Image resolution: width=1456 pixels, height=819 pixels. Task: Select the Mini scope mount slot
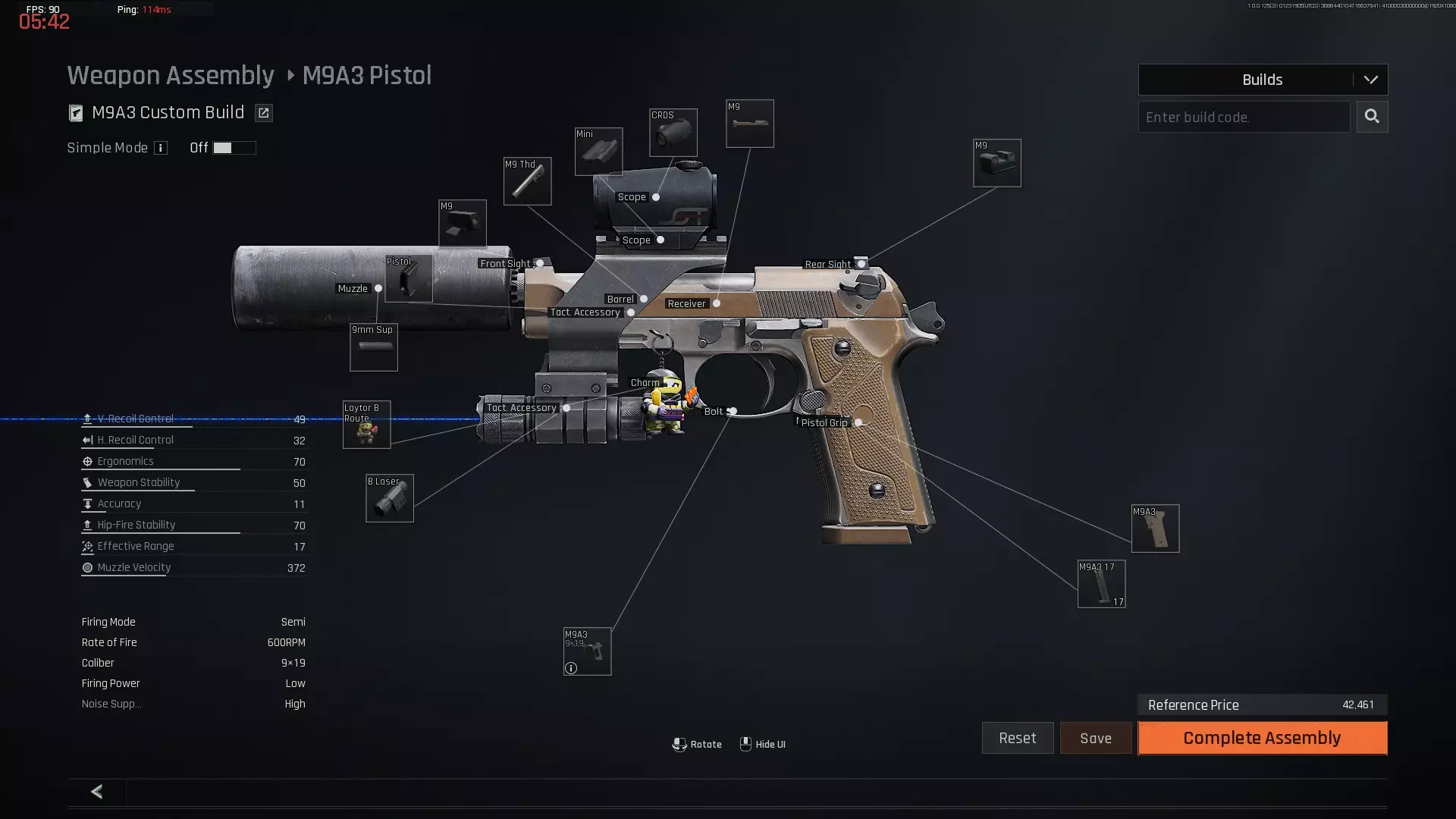tap(598, 151)
